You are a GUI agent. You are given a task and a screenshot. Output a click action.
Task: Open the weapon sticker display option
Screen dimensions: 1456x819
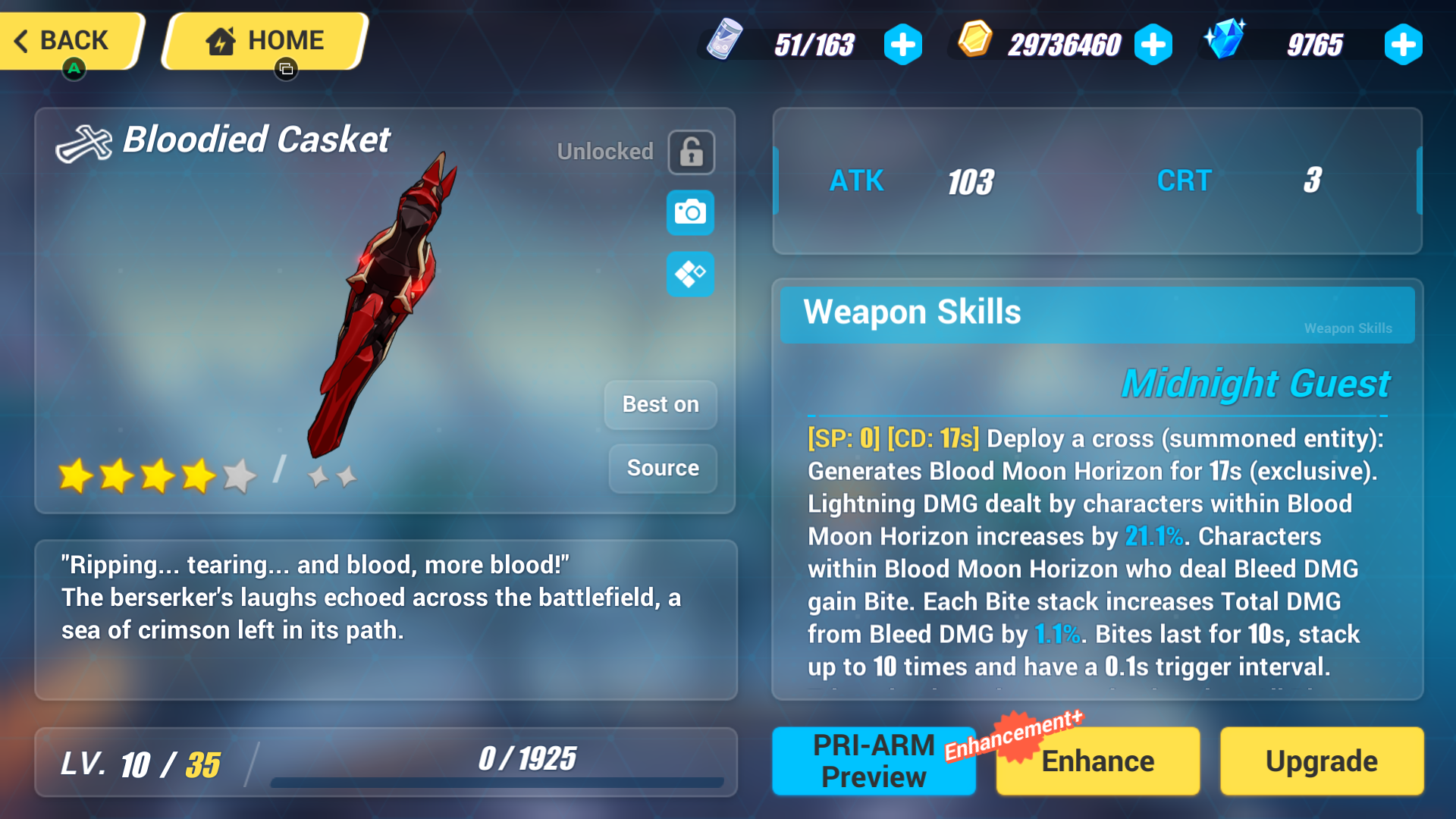pyautogui.click(x=689, y=274)
